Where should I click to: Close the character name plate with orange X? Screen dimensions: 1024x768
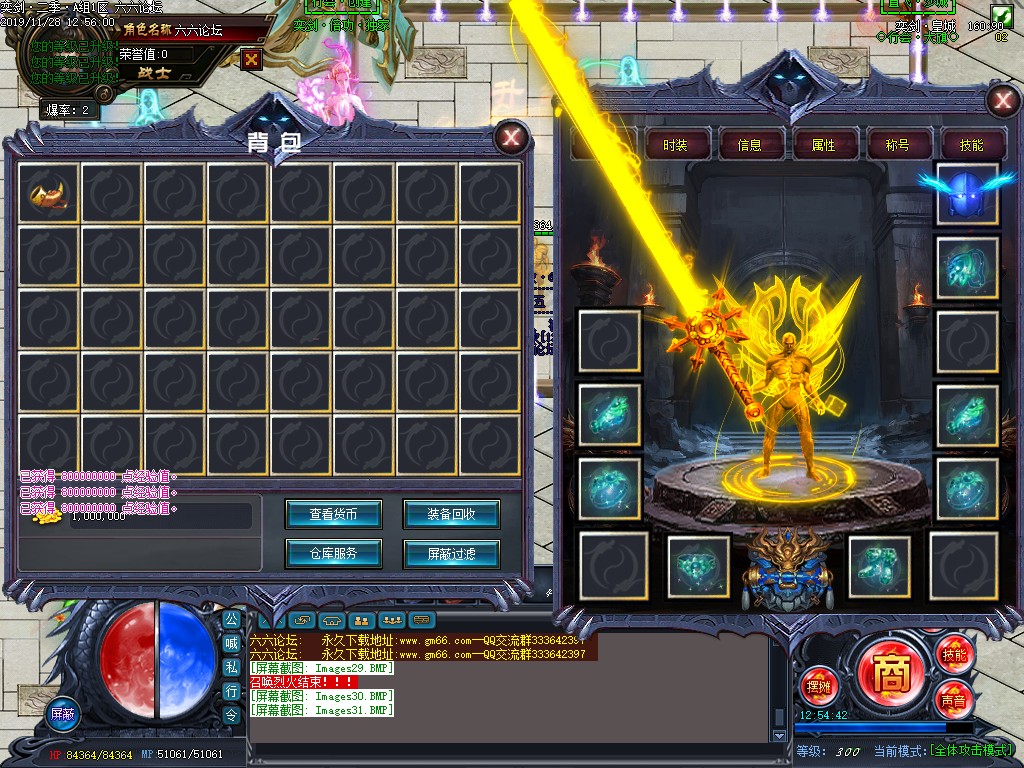click(x=251, y=59)
